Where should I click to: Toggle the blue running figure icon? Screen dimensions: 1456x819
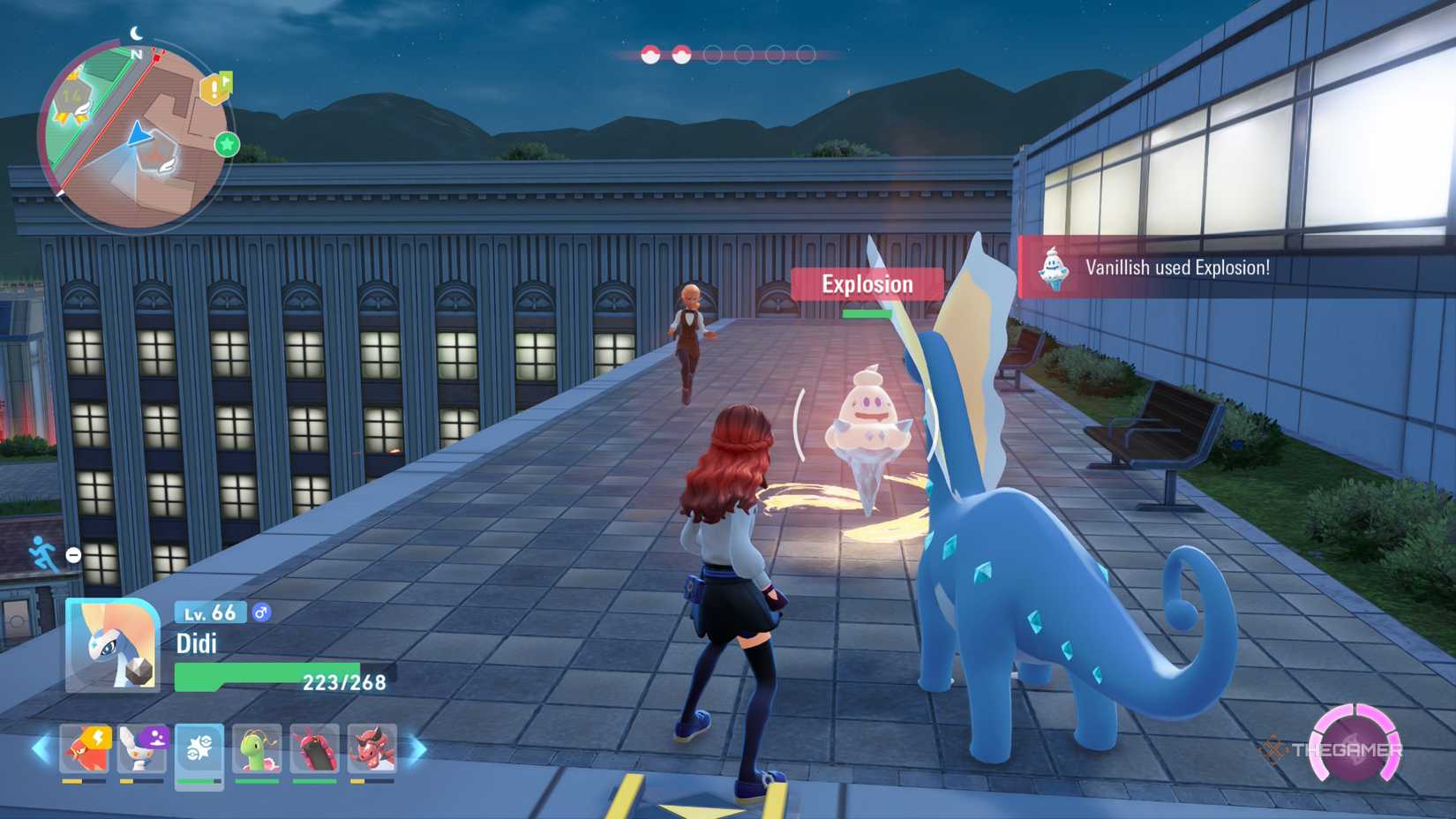(x=42, y=554)
